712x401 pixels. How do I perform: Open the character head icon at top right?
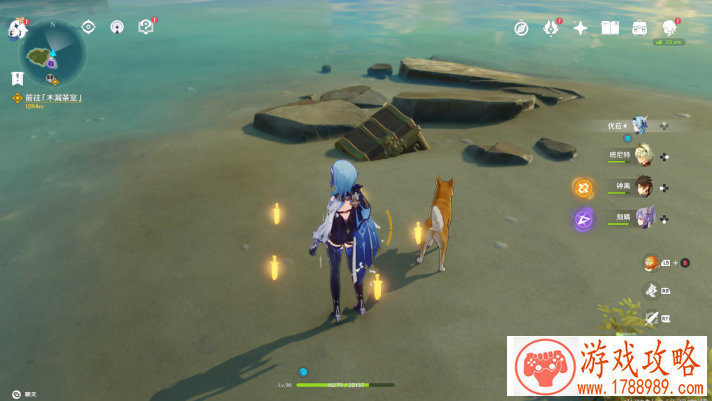[x=669, y=28]
